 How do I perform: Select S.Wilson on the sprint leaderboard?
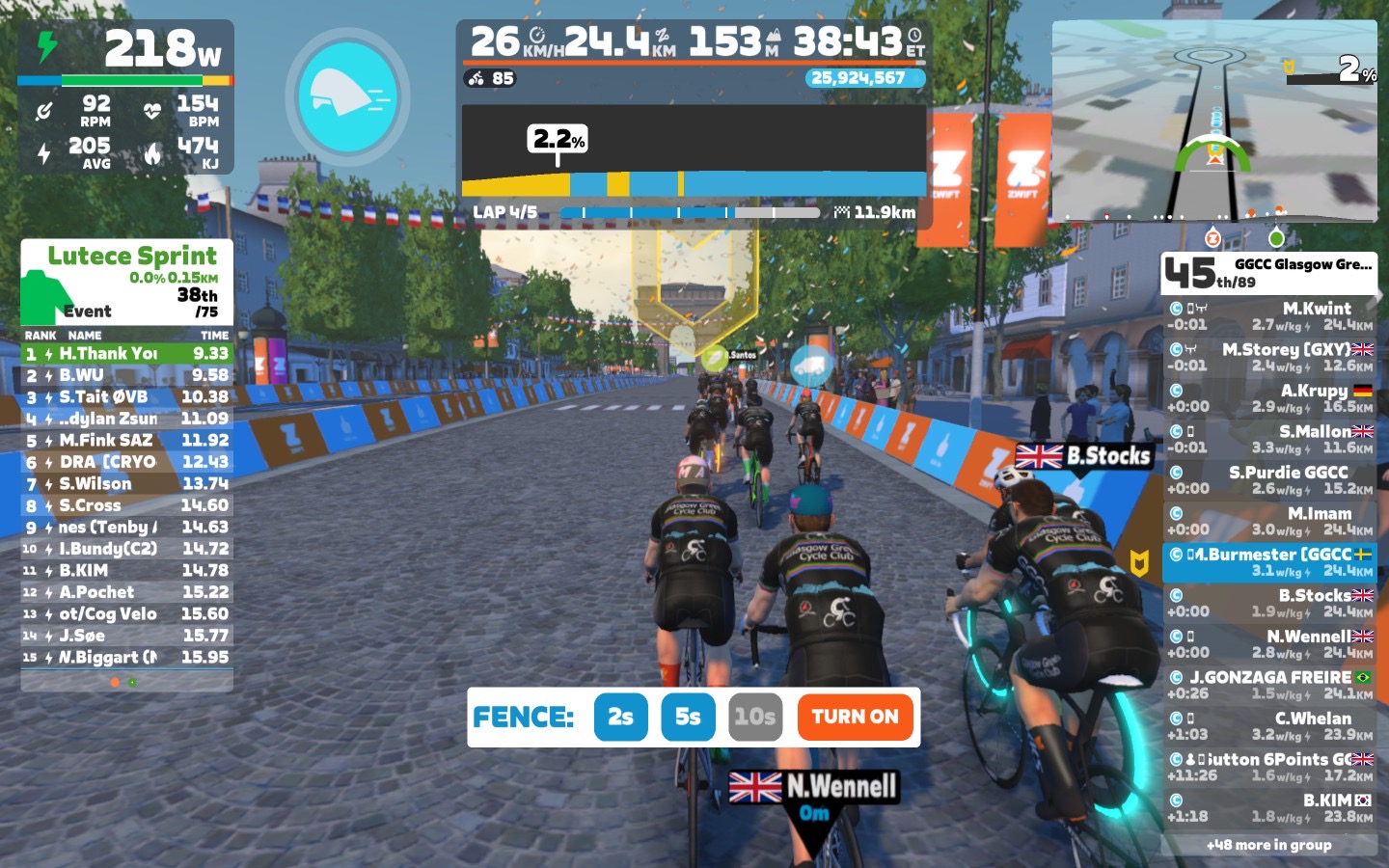pyautogui.click(x=126, y=484)
